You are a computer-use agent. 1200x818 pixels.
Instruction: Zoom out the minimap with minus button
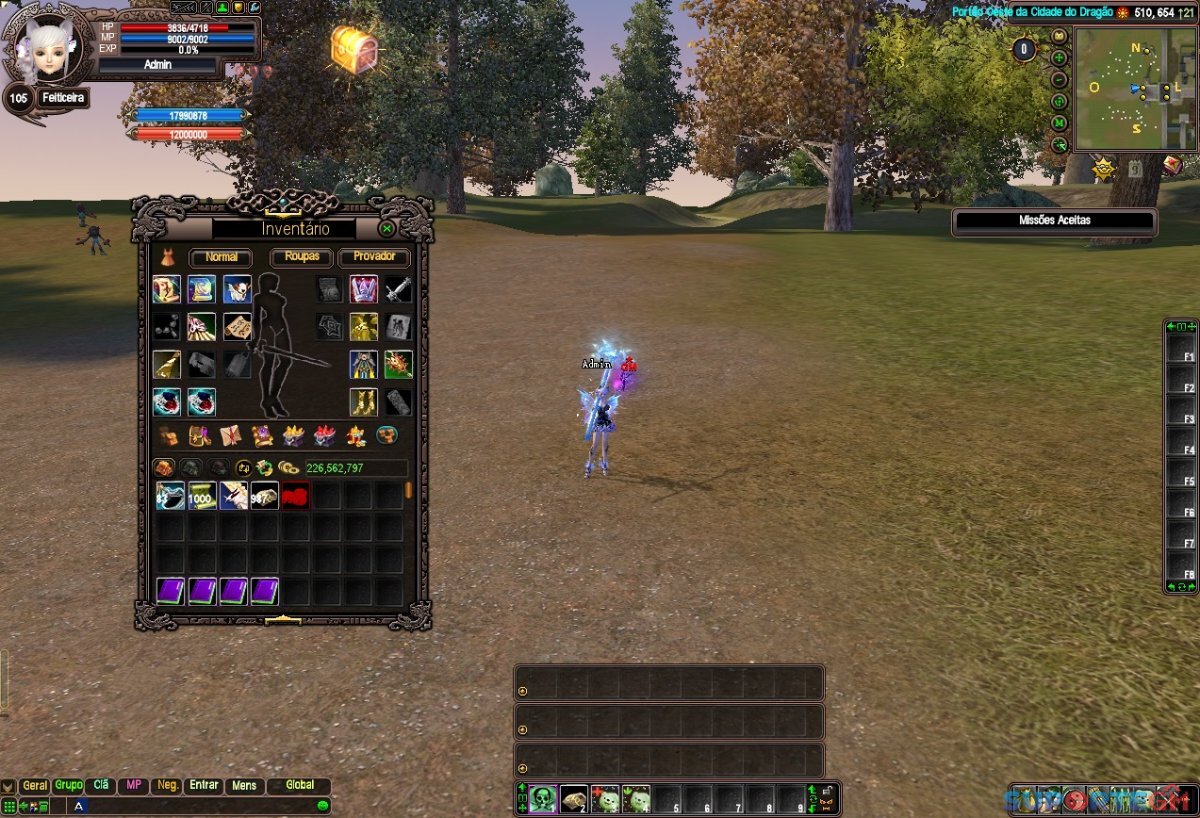1059,79
